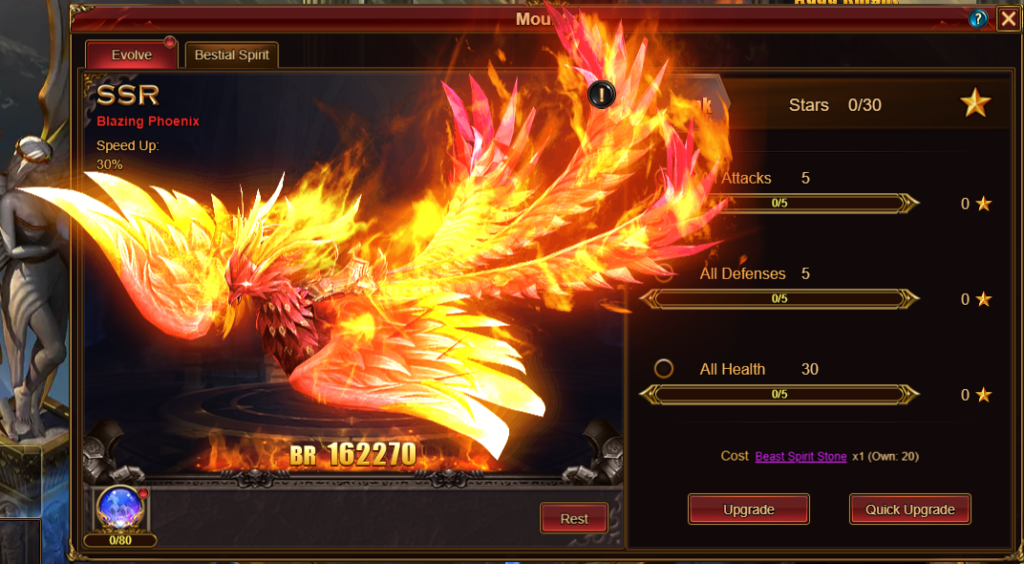Viewport: 1024px width, 564px height.
Task: Open the Beast Spirit Stone link
Action: tap(800, 456)
